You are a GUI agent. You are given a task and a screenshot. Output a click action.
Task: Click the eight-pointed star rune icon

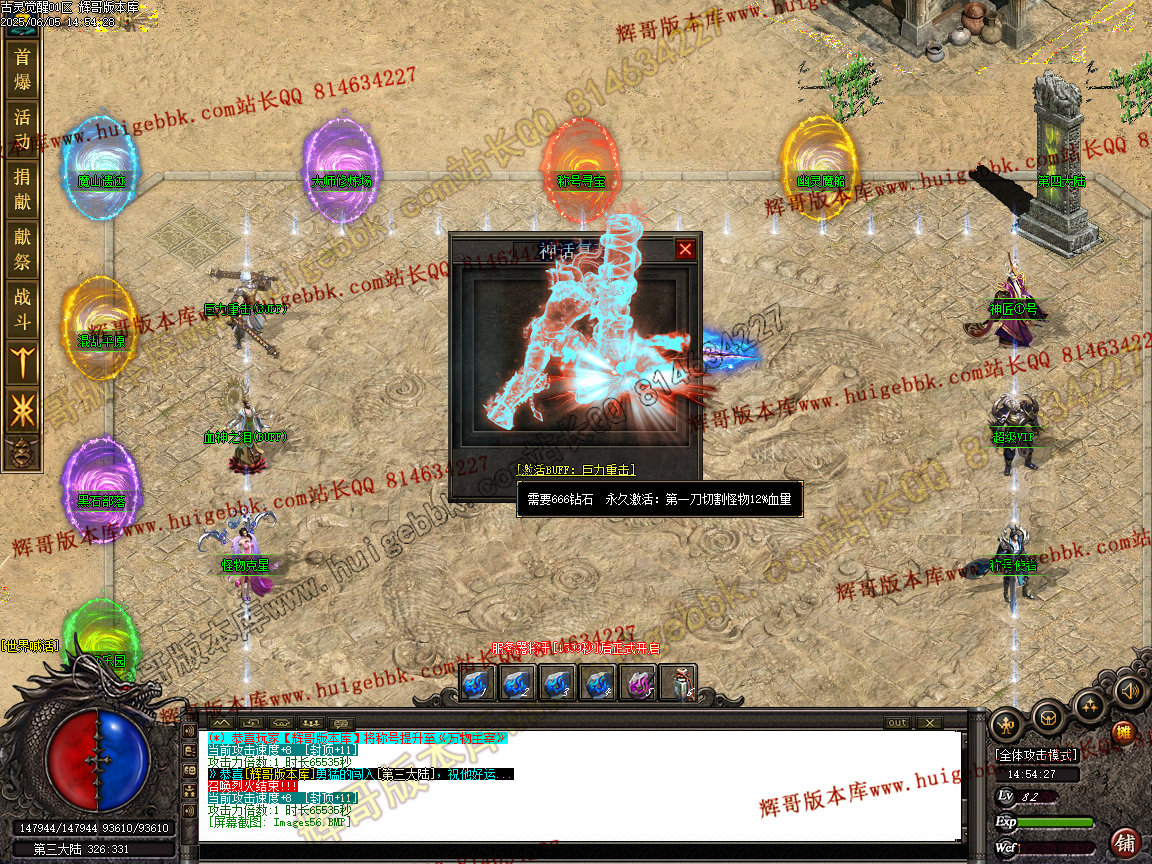(x=22, y=411)
